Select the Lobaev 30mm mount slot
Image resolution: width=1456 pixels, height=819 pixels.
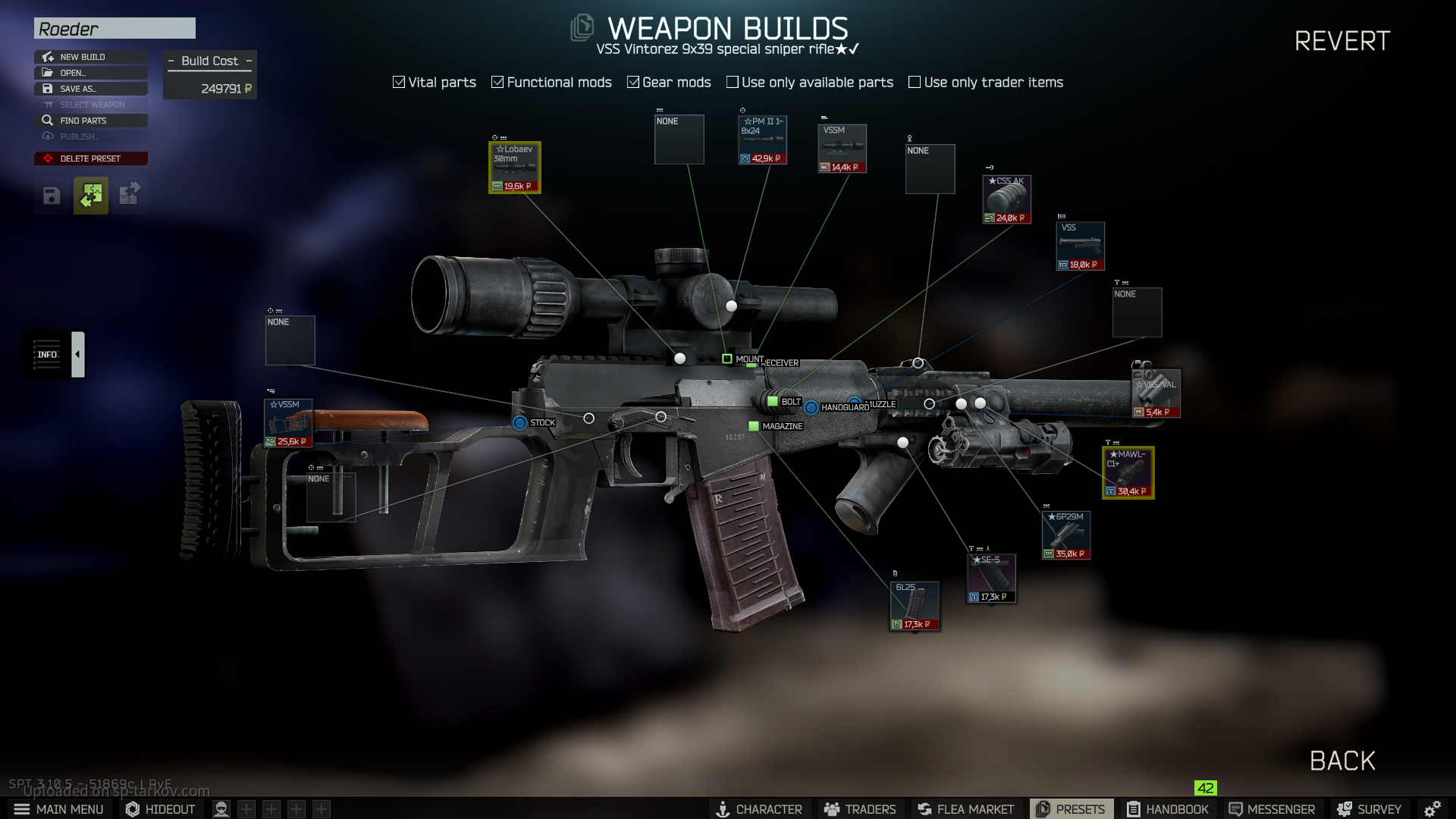point(515,168)
